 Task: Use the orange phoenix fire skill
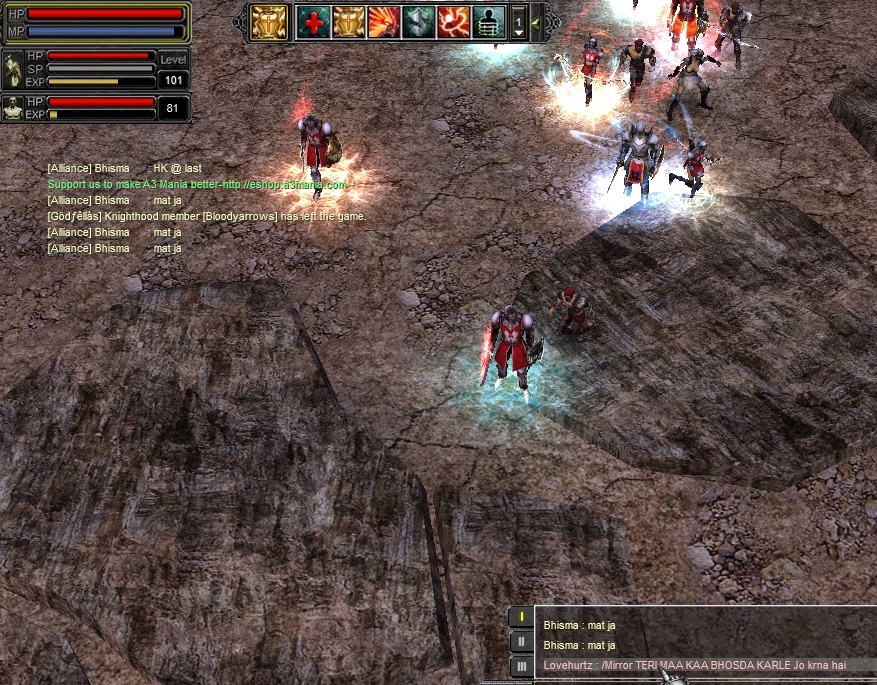(x=383, y=21)
